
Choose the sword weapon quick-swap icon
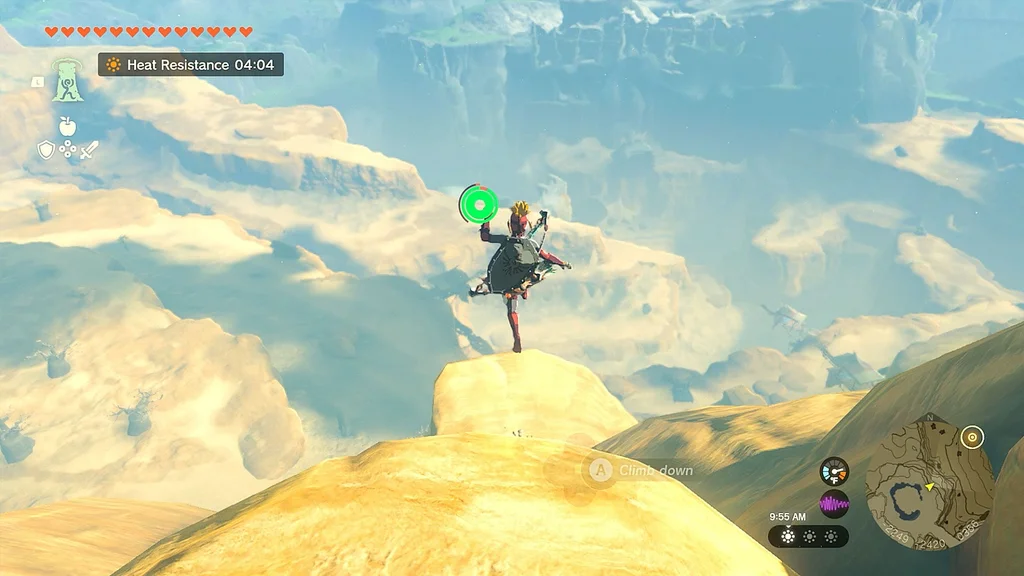pyautogui.click(x=89, y=150)
